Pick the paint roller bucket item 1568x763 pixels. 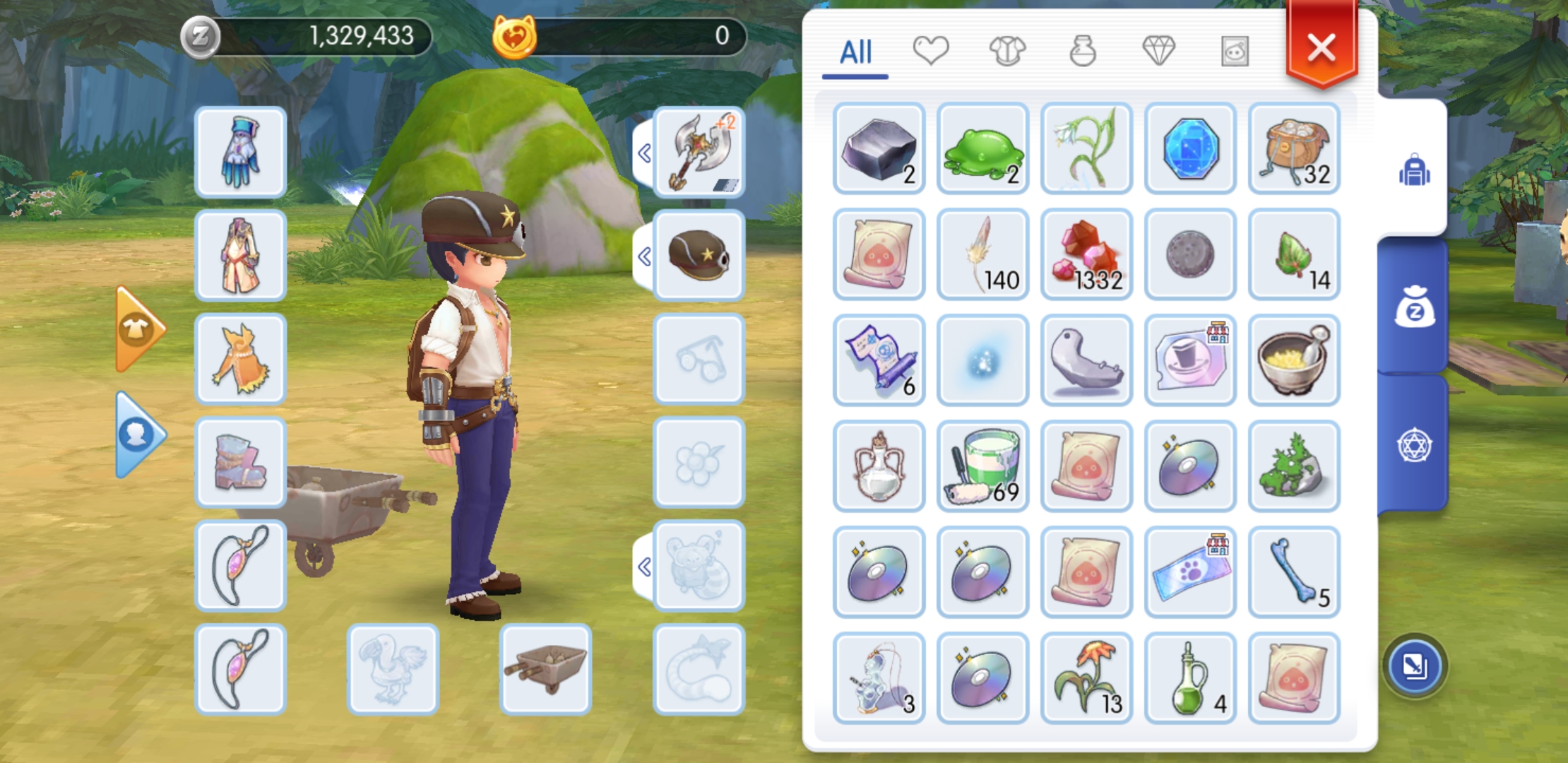click(x=982, y=466)
